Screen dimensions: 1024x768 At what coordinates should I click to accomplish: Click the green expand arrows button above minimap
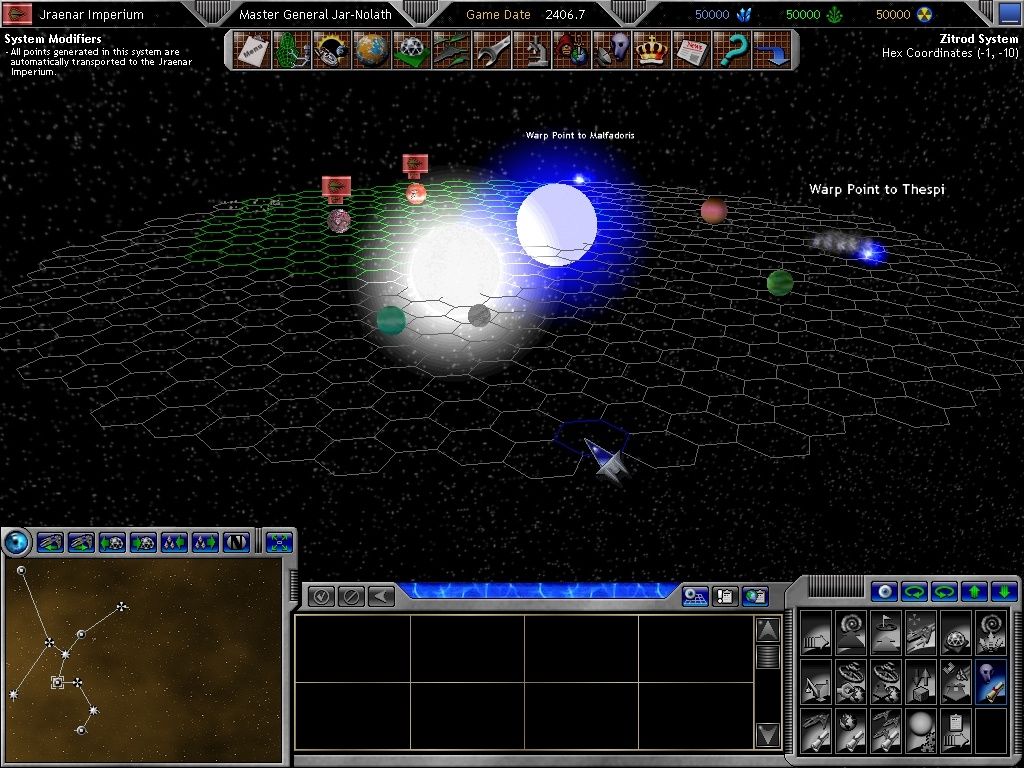tap(280, 542)
